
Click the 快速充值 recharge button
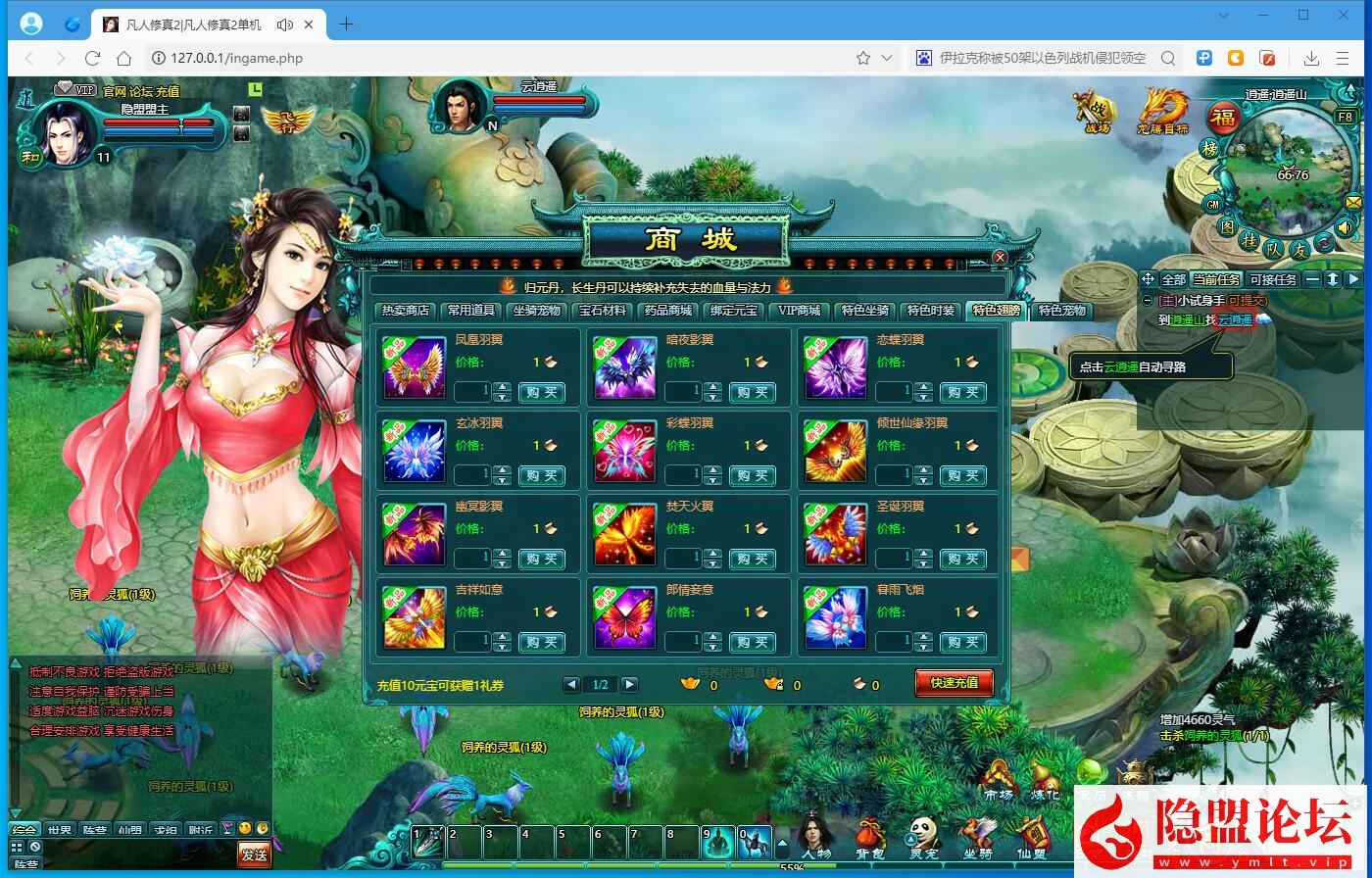953,684
